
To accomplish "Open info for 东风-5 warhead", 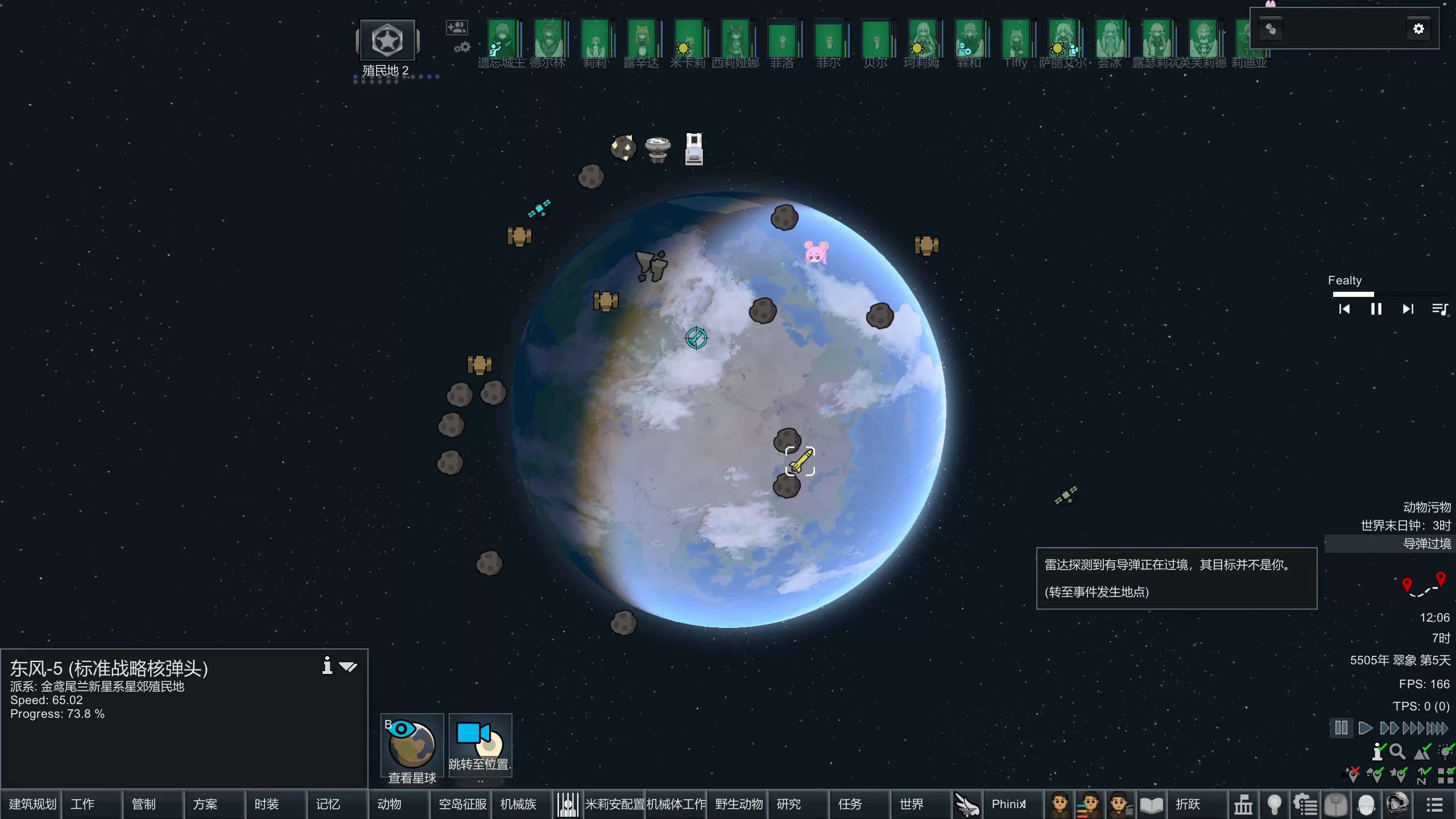I will click(327, 665).
